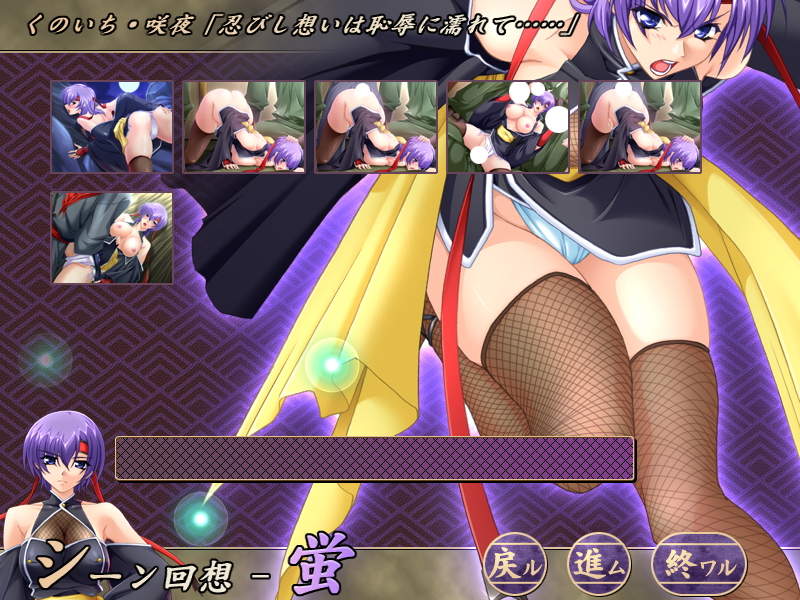Open the scene thumbnail with the moonlit sky
The image size is (800, 600).
pyautogui.click(x=112, y=127)
